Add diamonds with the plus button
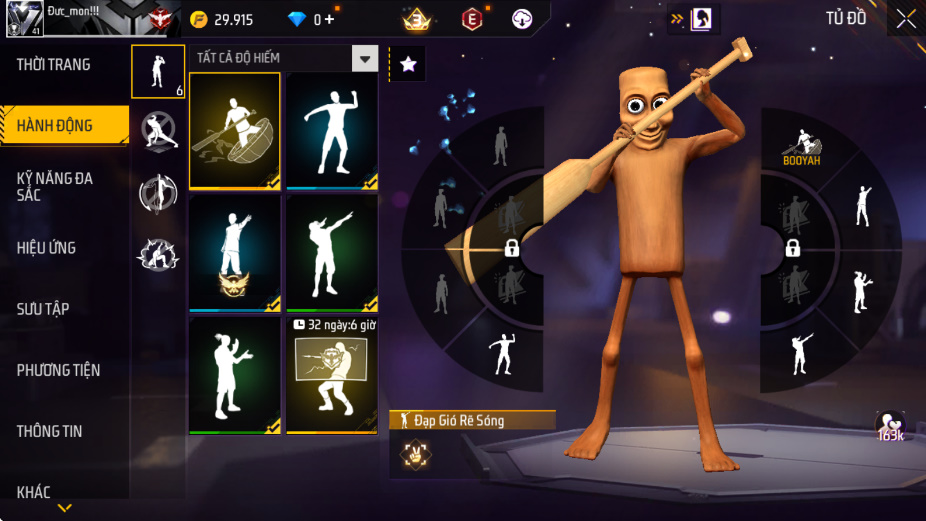 pyautogui.click(x=330, y=20)
